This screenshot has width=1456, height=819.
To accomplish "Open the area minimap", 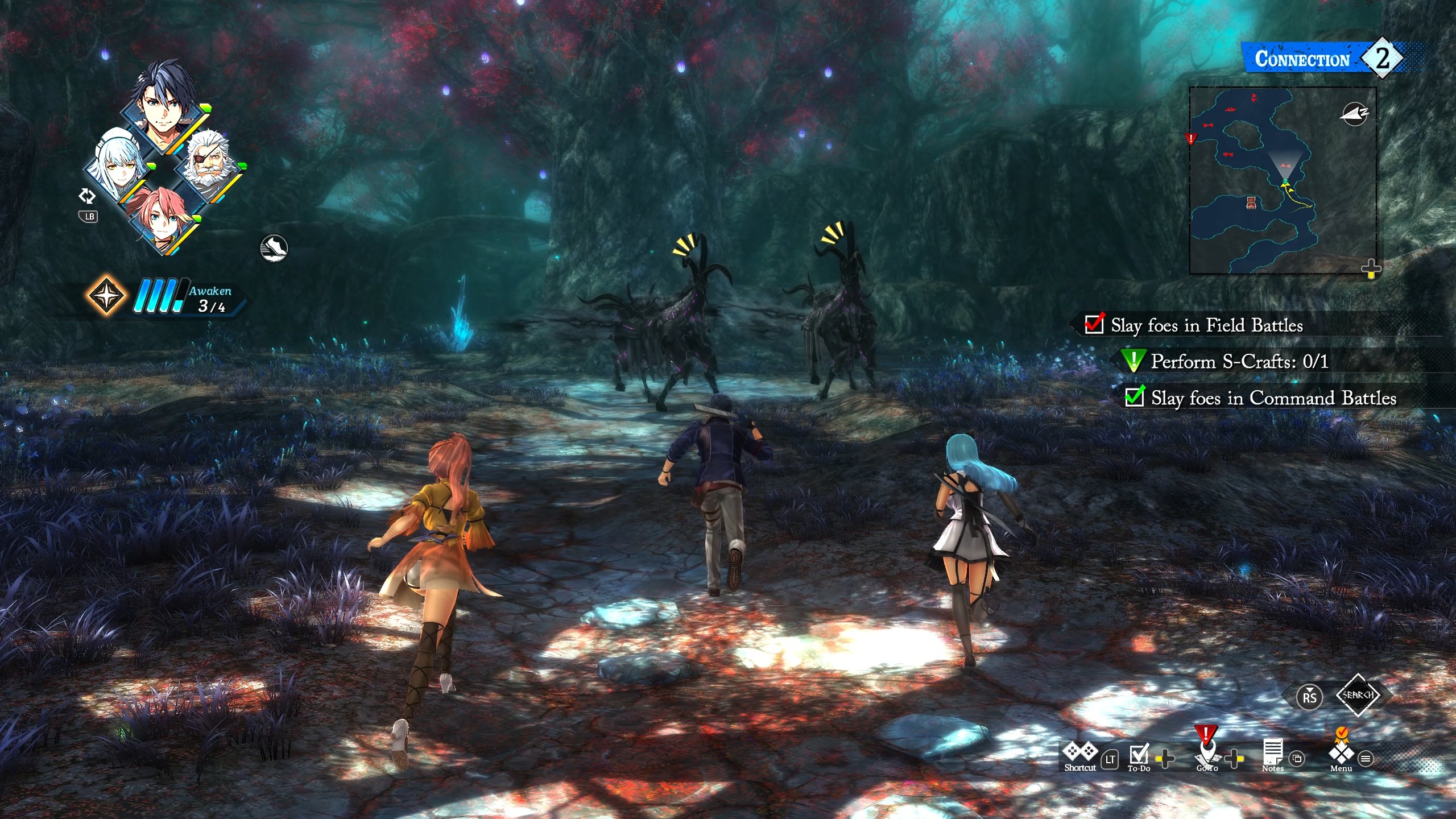I will click(1282, 180).
